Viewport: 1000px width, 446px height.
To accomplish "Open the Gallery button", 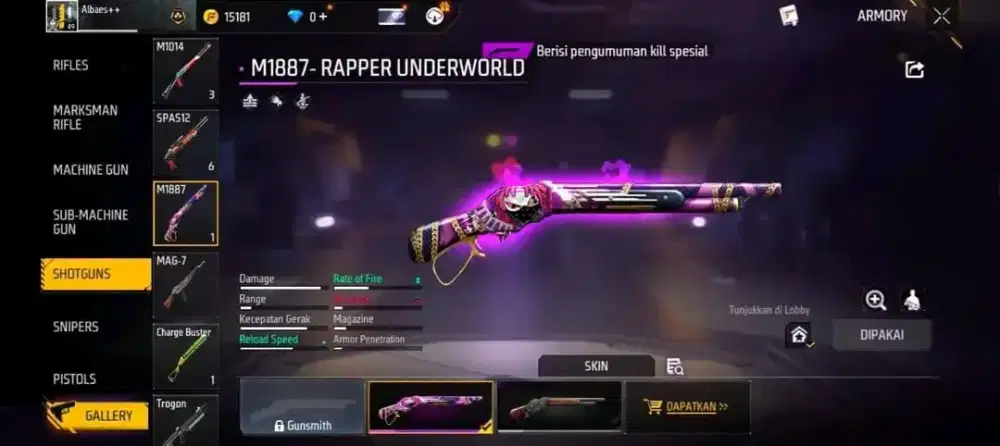I will click(x=98, y=416).
